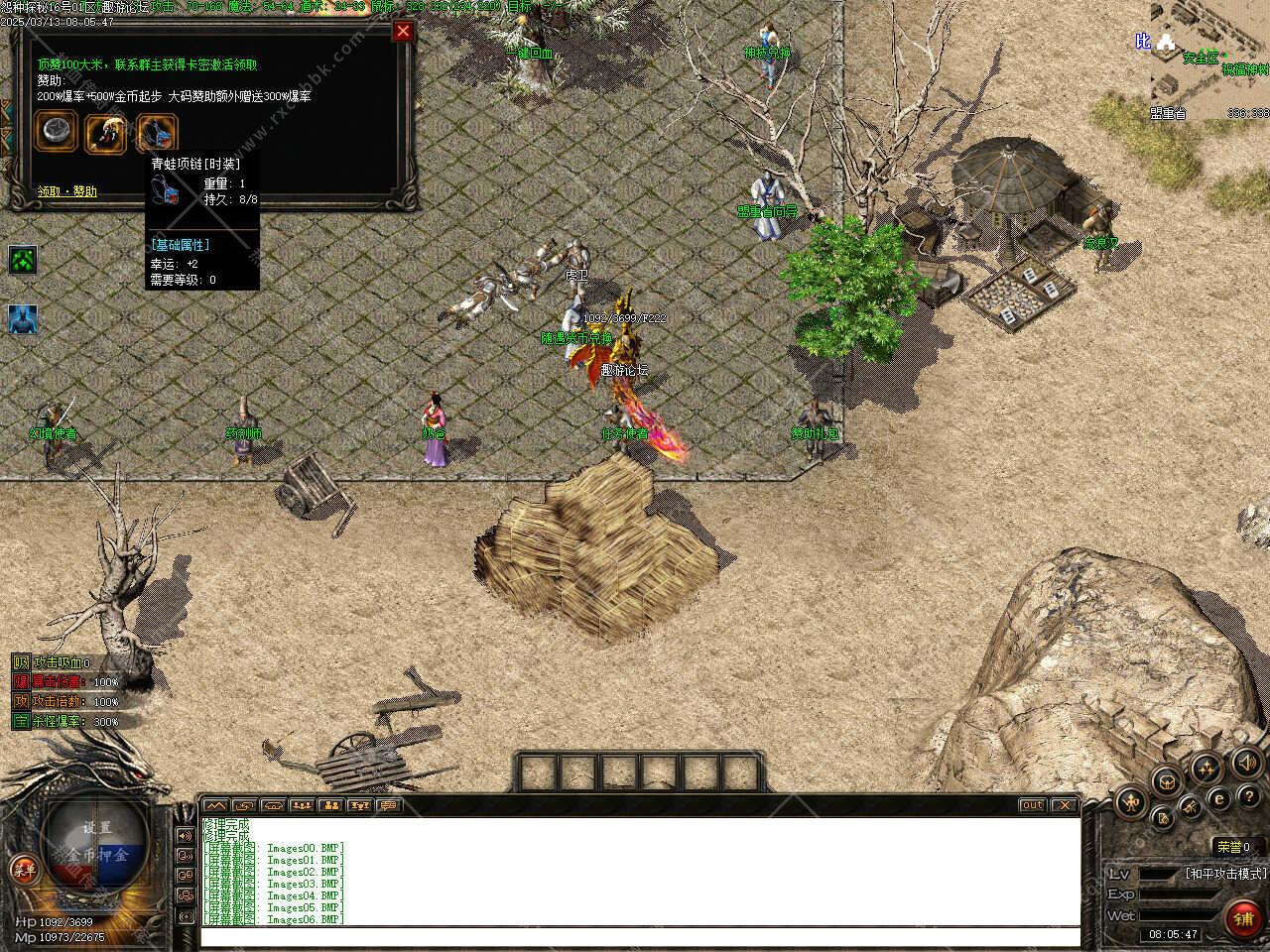
Task: Click the out button above chat
Action: 1033,805
